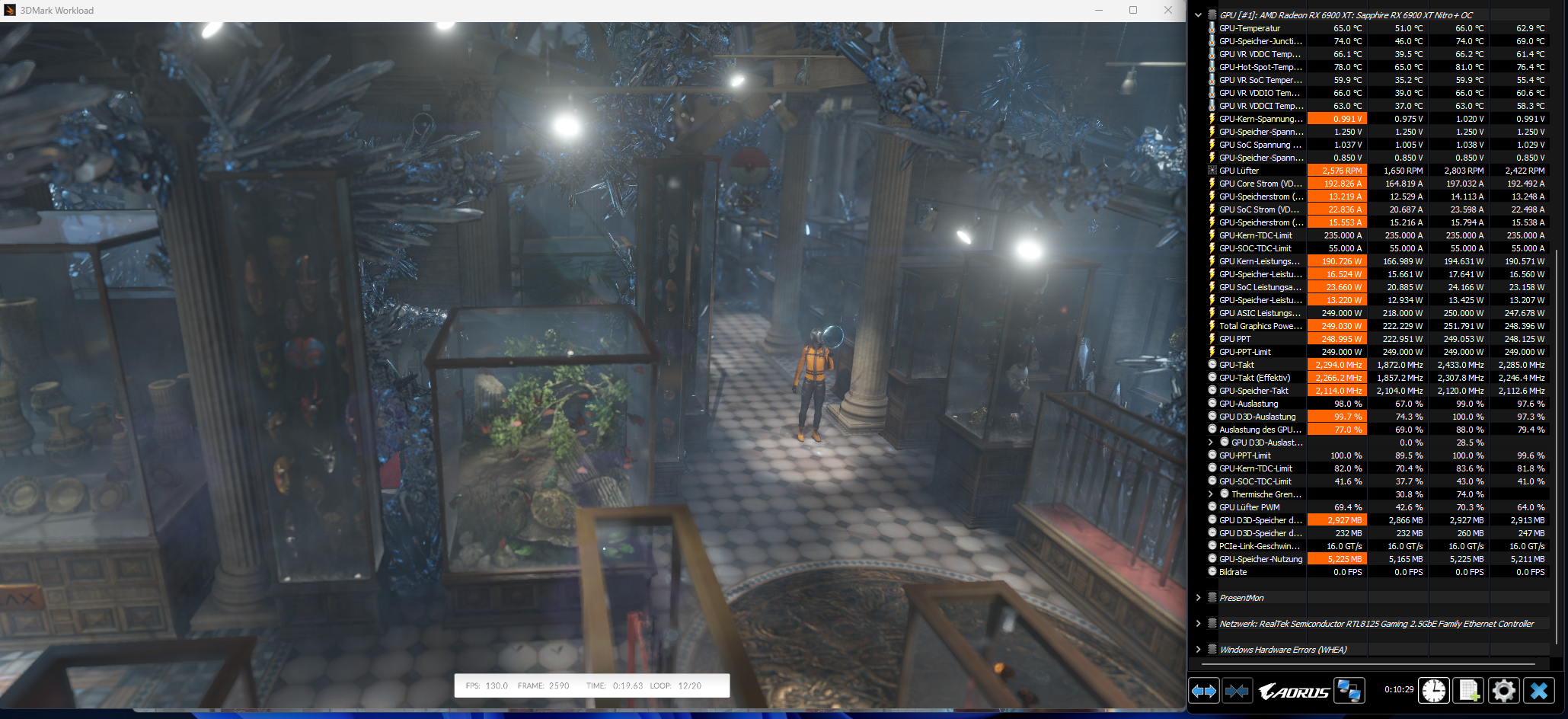Click the chip icon beside PresentMon
The image size is (1568, 719).
1212,597
